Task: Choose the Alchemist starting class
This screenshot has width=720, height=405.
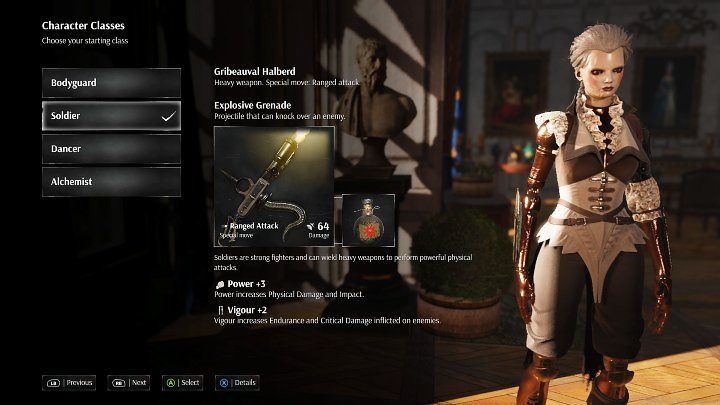Action: click(111, 182)
